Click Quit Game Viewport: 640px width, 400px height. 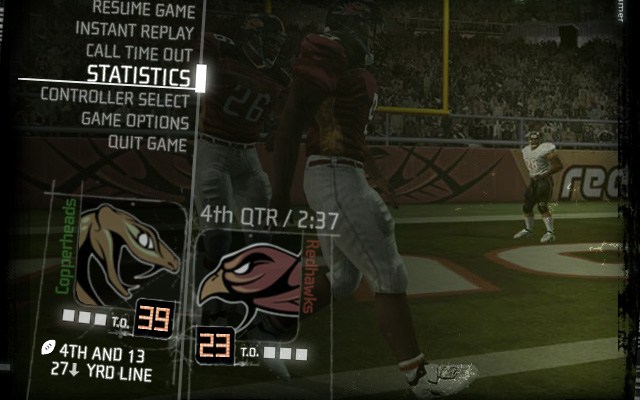148,144
